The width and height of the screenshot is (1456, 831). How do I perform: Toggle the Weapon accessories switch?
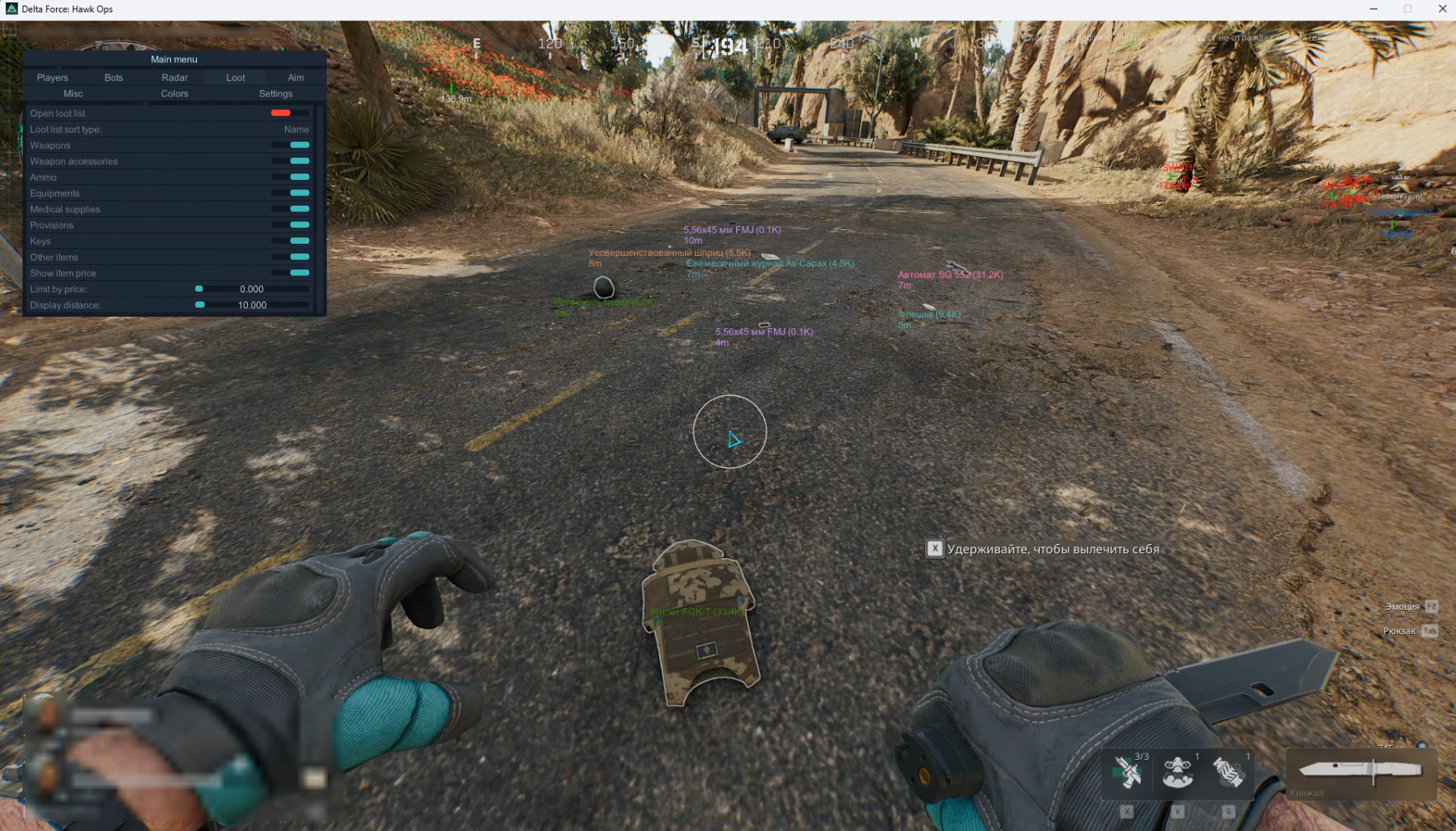point(290,161)
